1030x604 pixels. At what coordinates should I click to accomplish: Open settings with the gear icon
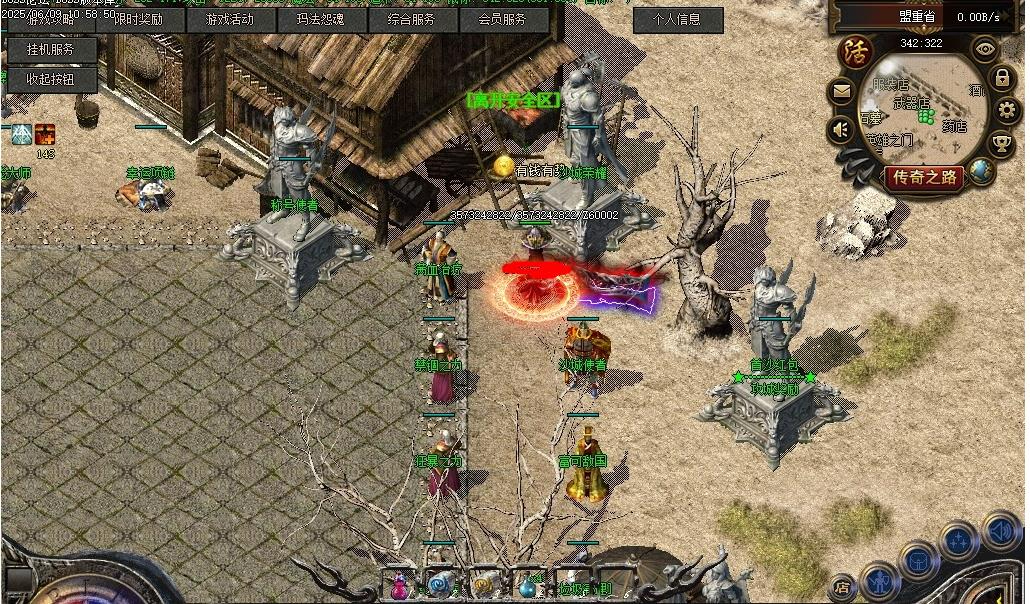pos(1007,110)
